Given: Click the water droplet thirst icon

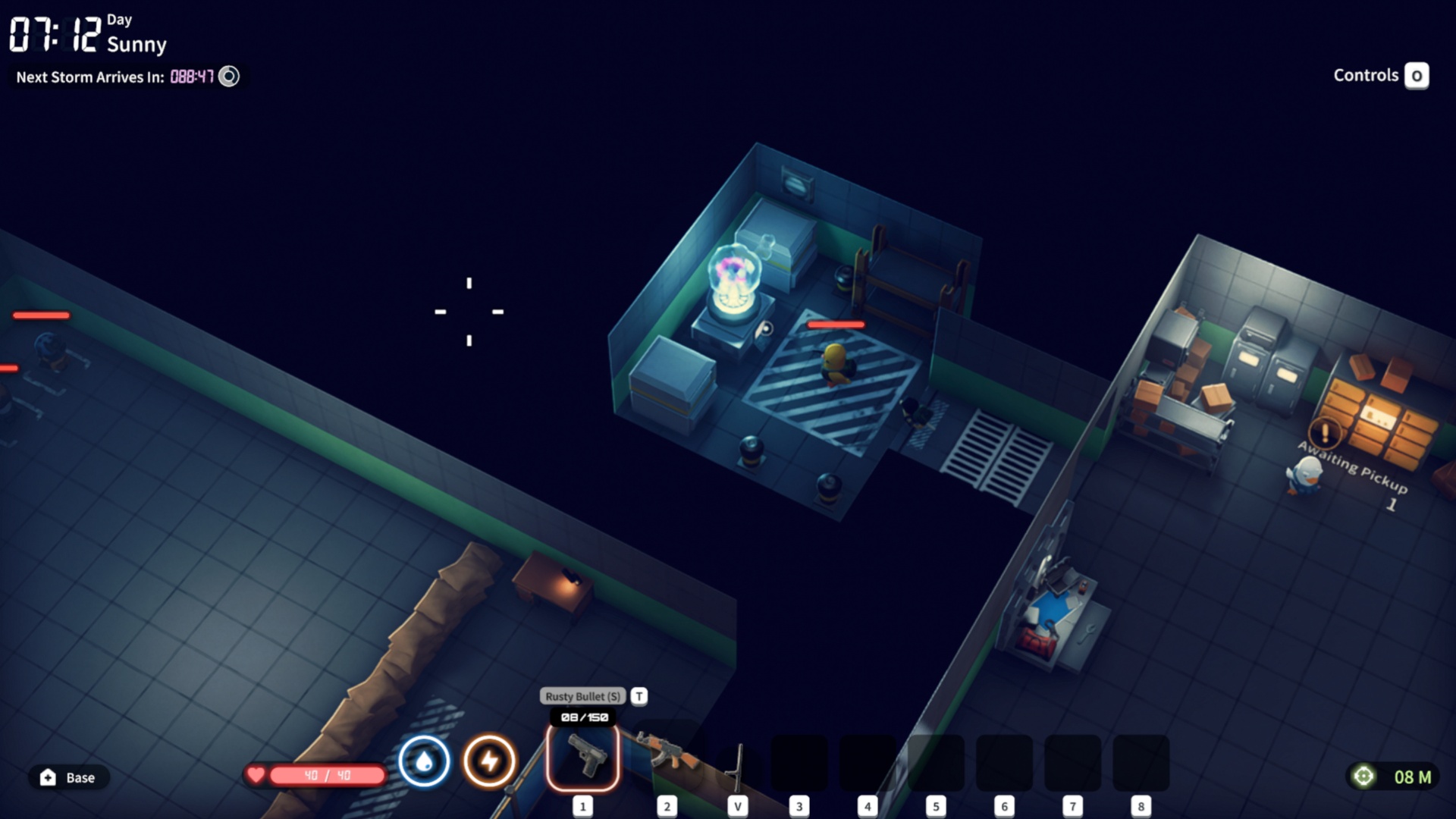Looking at the screenshot, I should (x=424, y=761).
